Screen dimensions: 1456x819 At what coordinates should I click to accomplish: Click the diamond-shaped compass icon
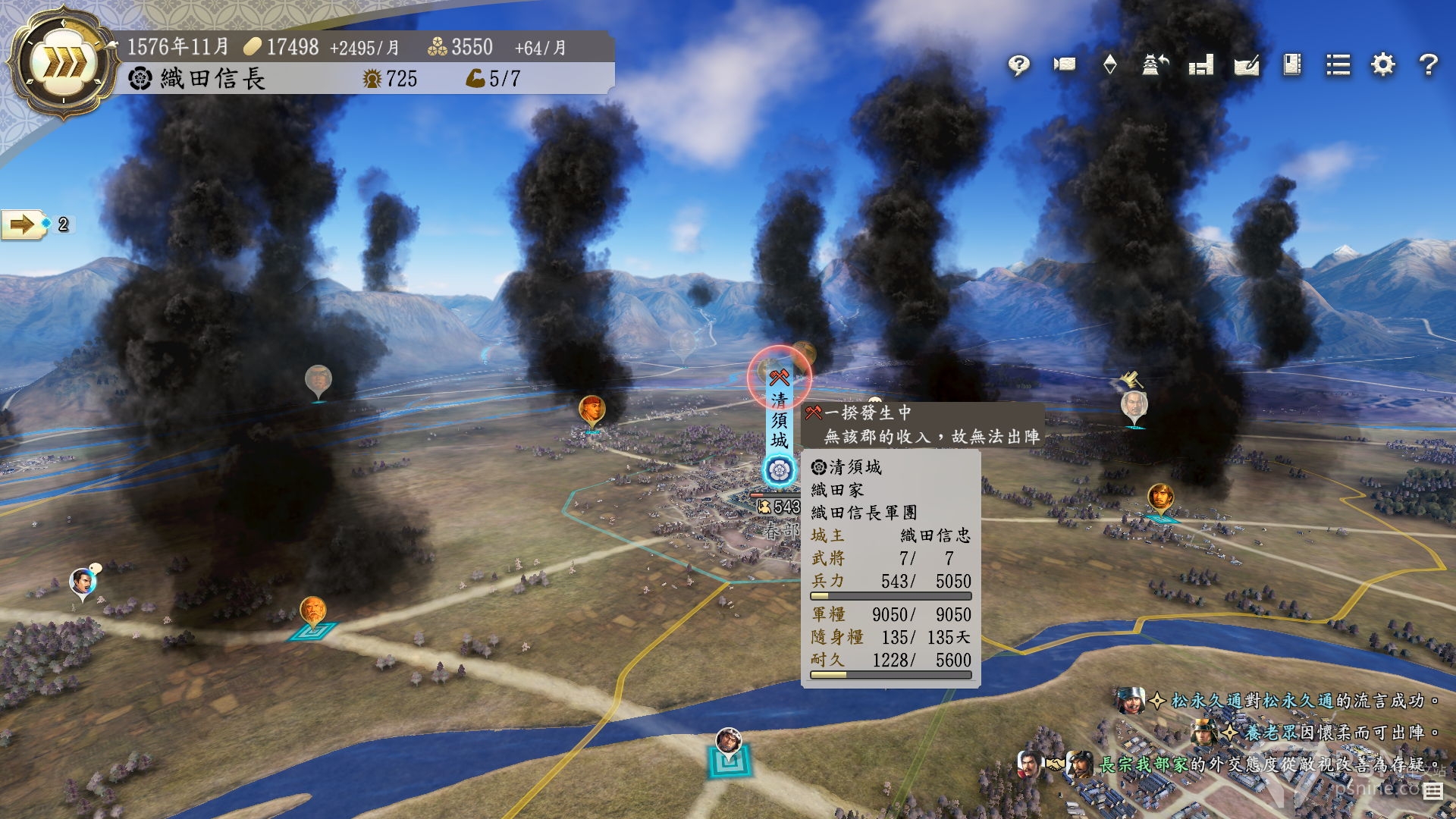click(x=1109, y=64)
